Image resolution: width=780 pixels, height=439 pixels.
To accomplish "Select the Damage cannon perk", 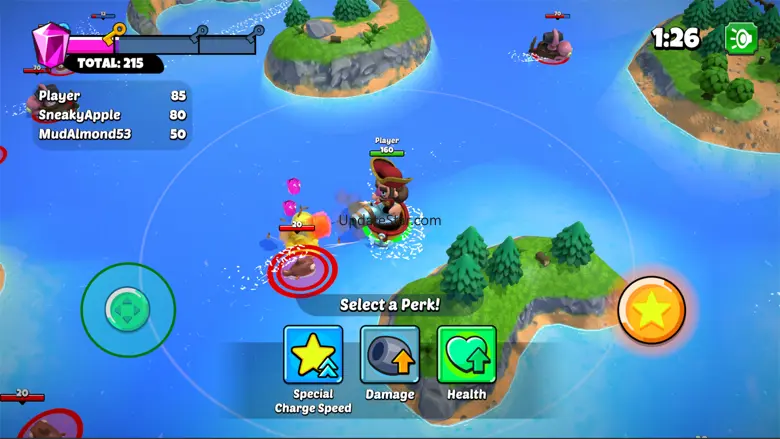I will click(x=390, y=355).
